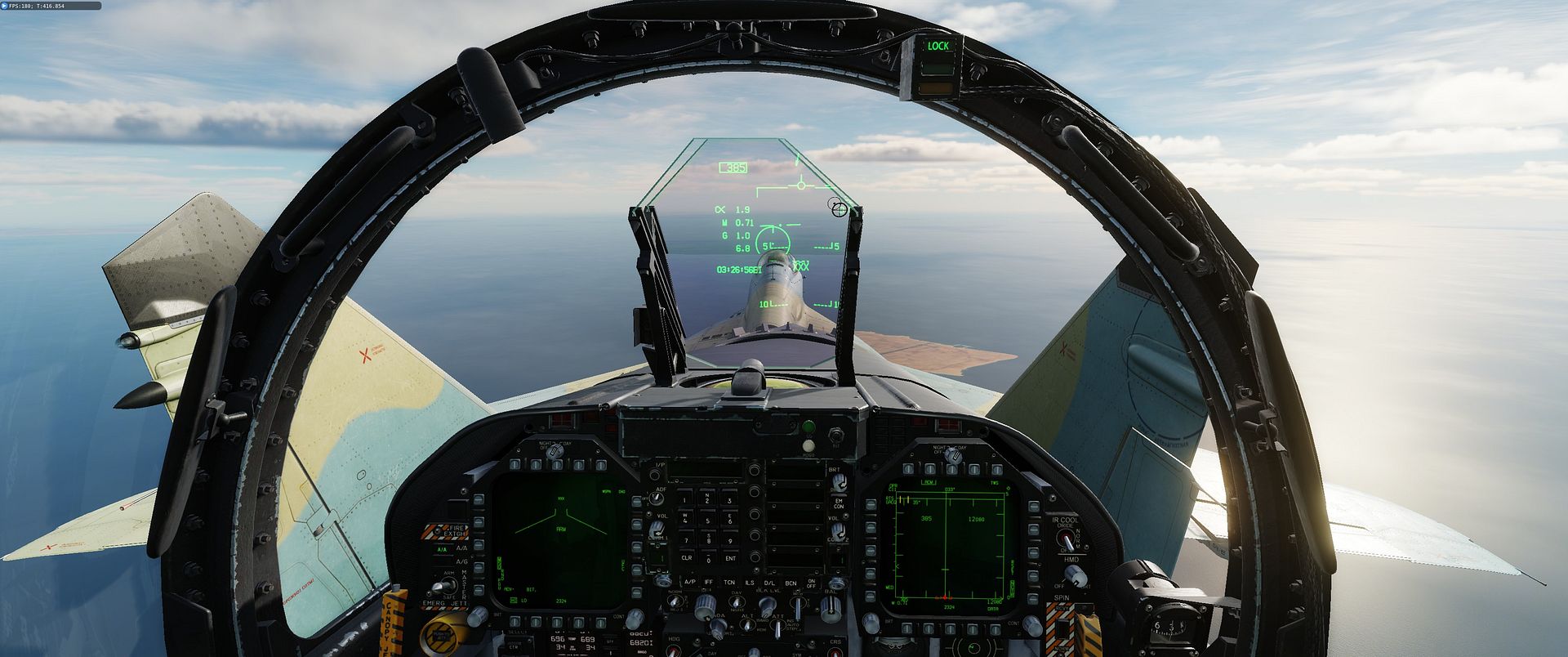Tap keypad number 5 on the UFC

pos(708,520)
